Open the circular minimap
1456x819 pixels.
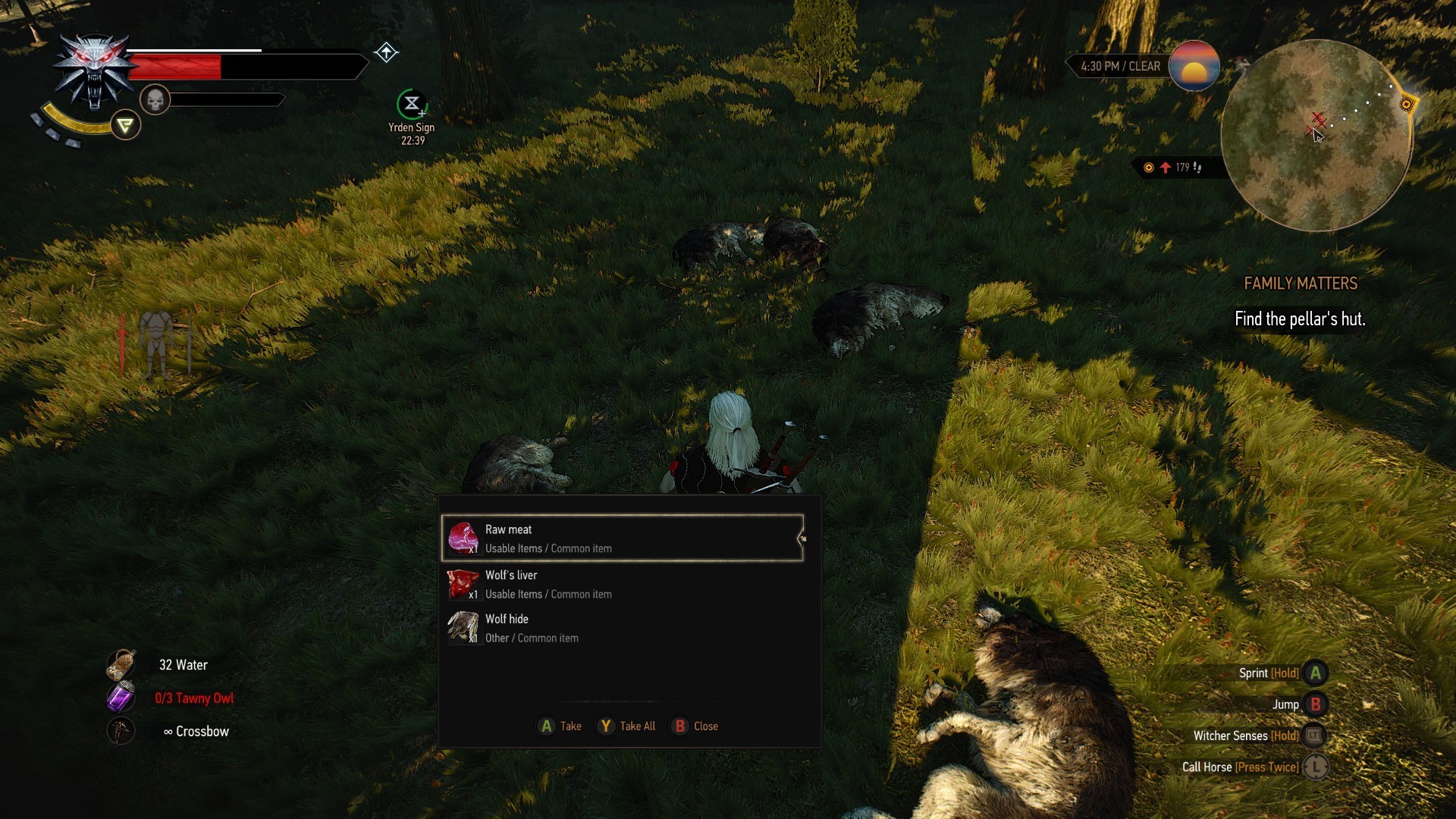1316,136
